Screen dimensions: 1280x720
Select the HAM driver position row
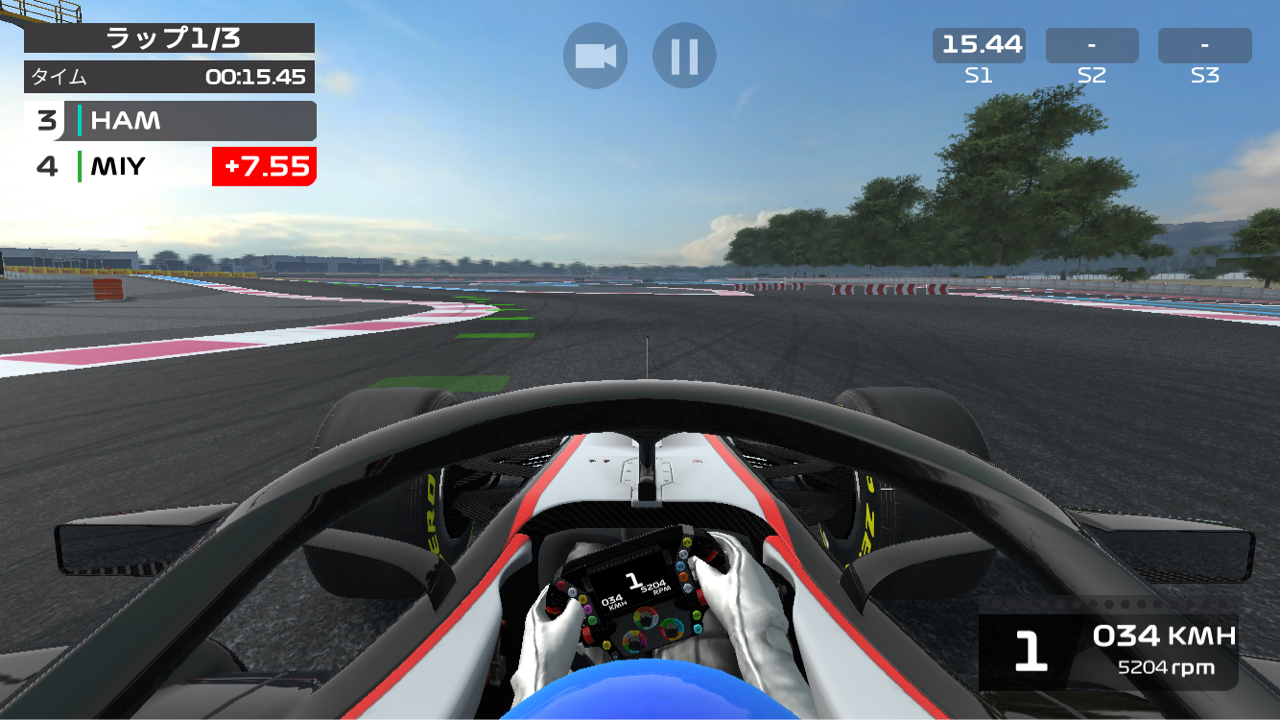tap(170, 121)
